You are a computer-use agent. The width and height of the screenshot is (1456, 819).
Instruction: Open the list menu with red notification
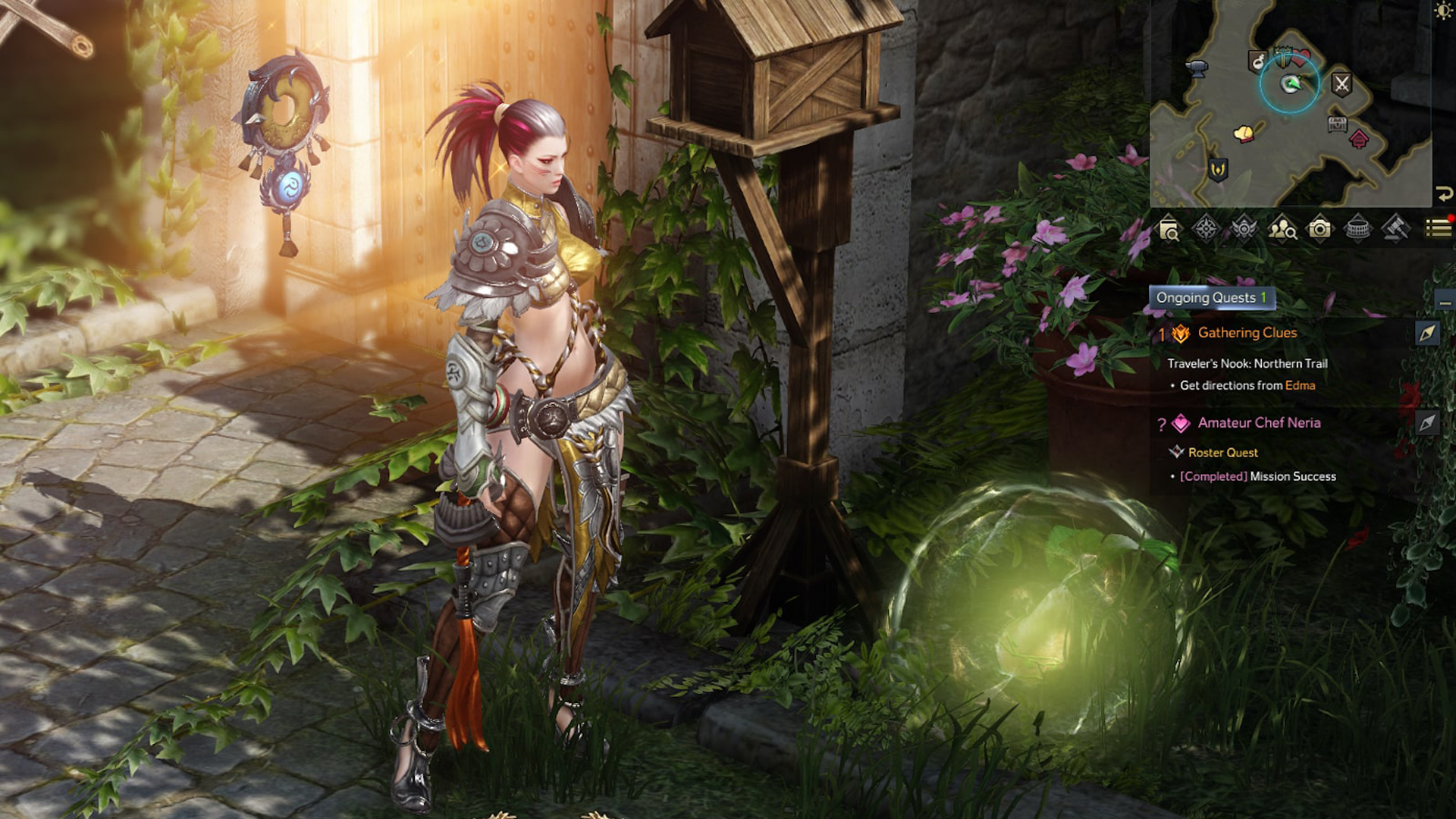tap(1438, 228)
